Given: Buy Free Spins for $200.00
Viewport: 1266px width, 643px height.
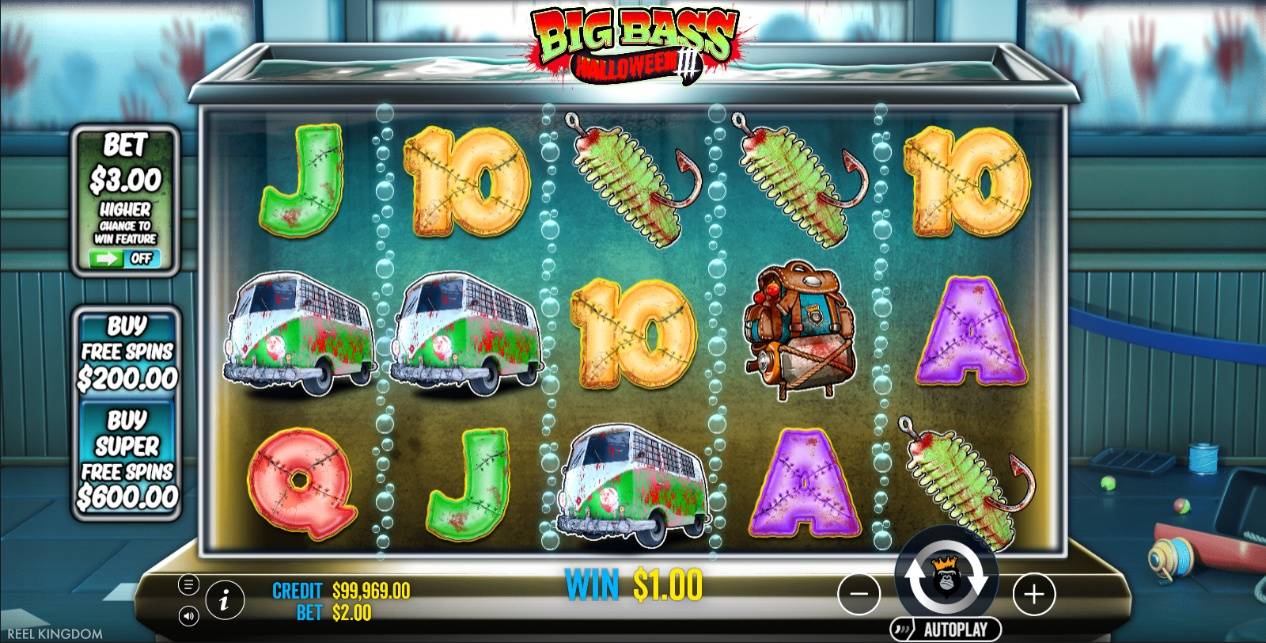Looking at the screenshot, I should tap(128, 352).
